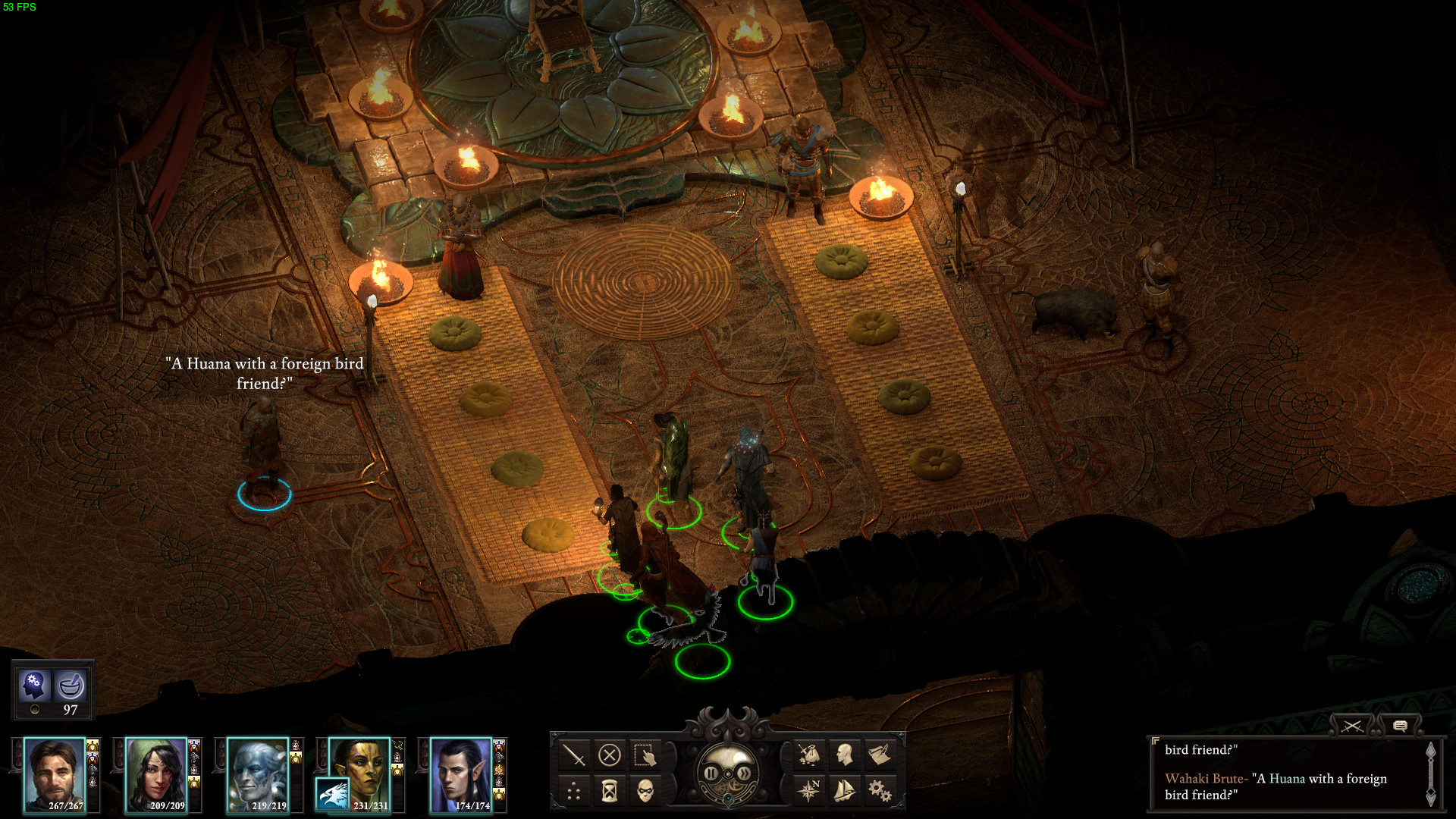Viewport: 1456px width, 819px height.
Task: Select the green-hooded woman portrait
Action: [156, 775]
